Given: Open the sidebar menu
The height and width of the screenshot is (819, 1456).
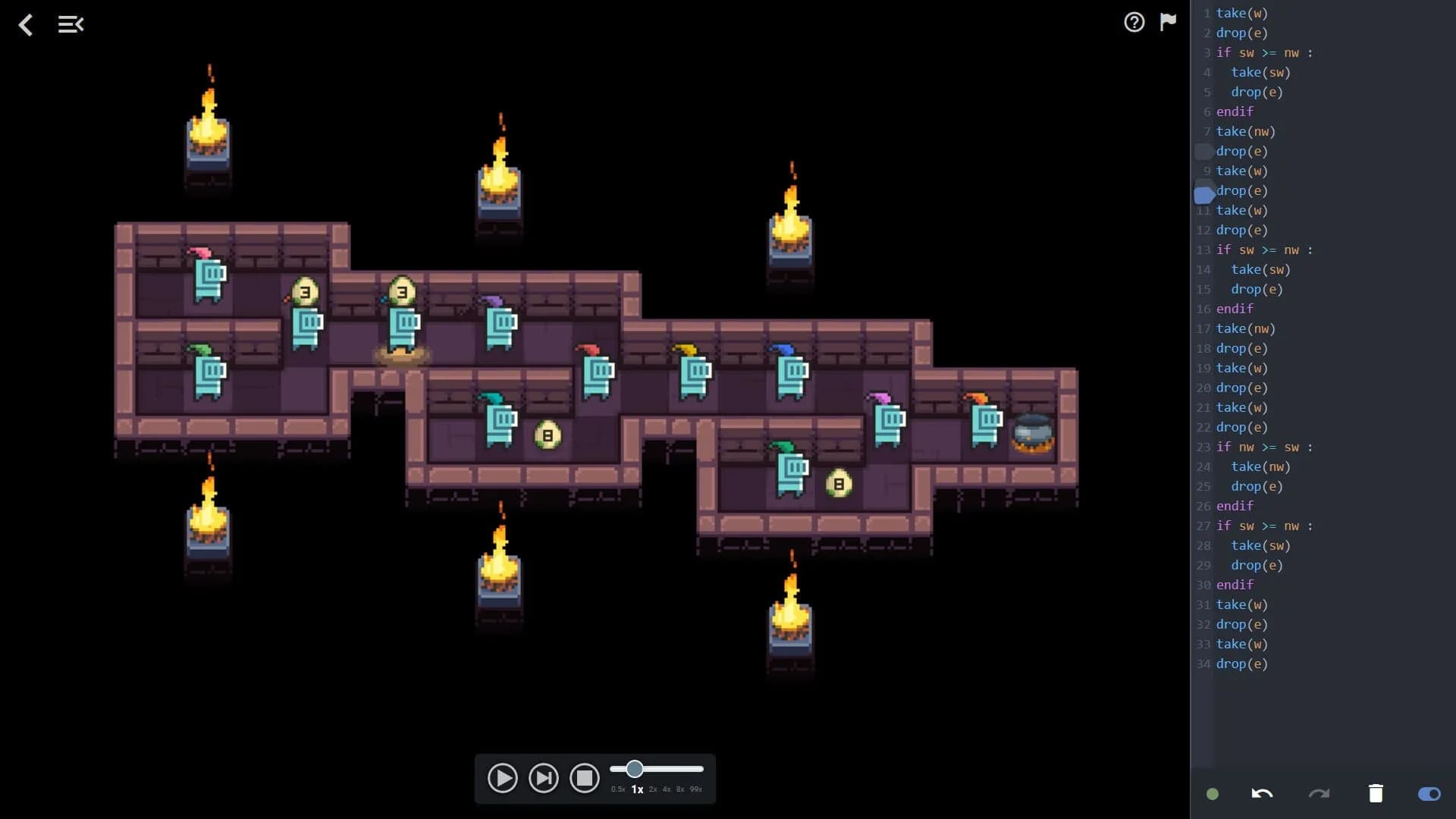Looking at the screenshot, I should coord(71,24).
